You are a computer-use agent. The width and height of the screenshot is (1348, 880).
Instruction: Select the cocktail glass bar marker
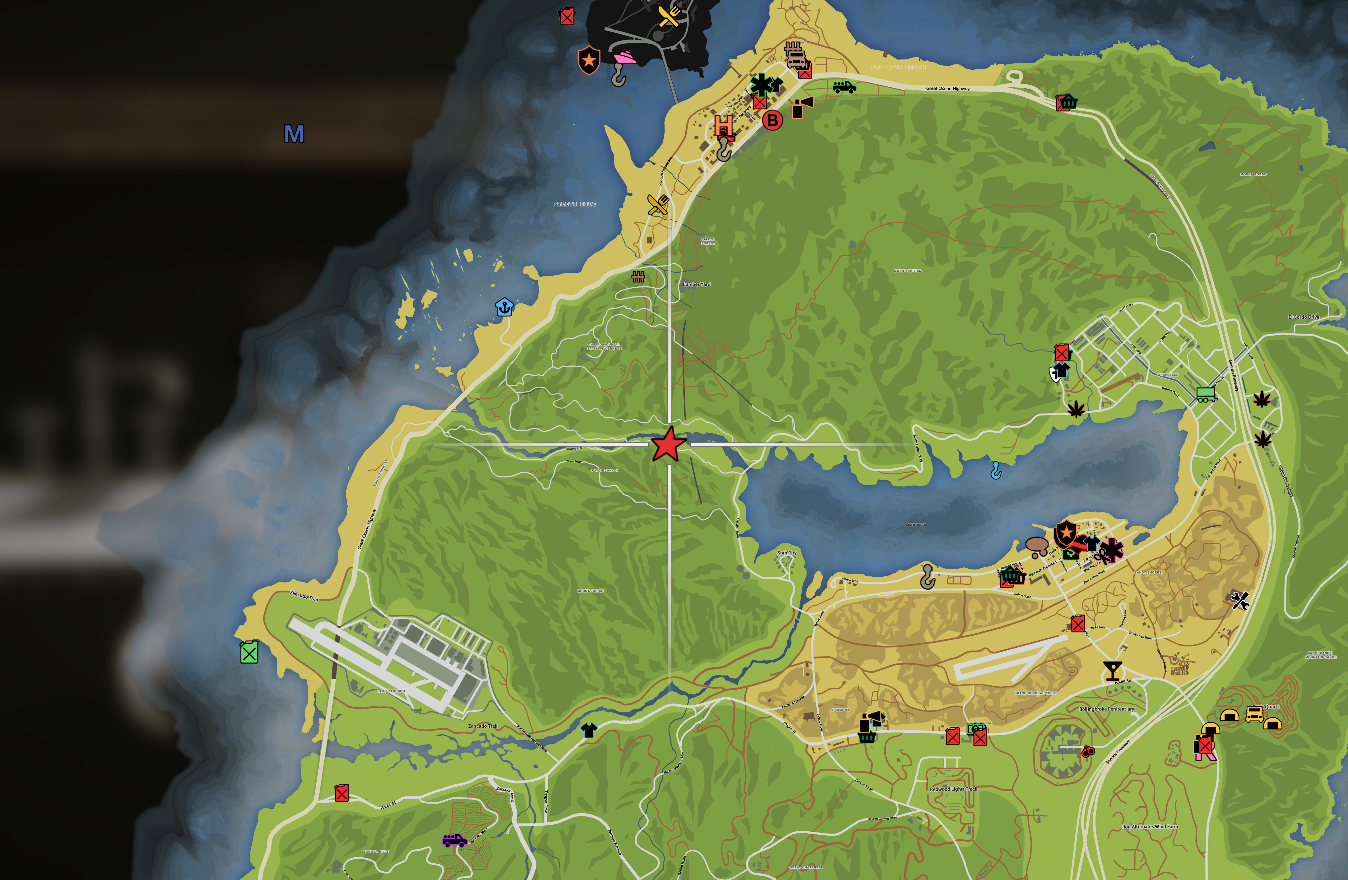(x=1112, y=670)
